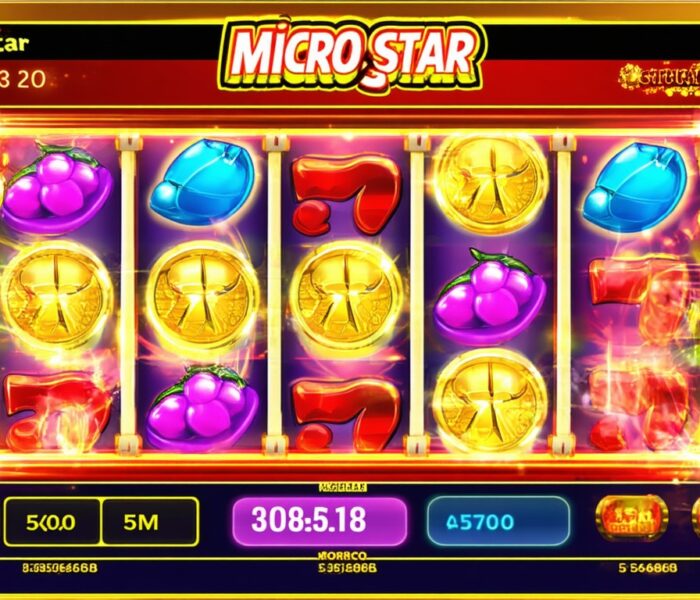Click the blue 45700 button
The height and width of the screenshot is (600, 700).
click(x=498, y=521)
